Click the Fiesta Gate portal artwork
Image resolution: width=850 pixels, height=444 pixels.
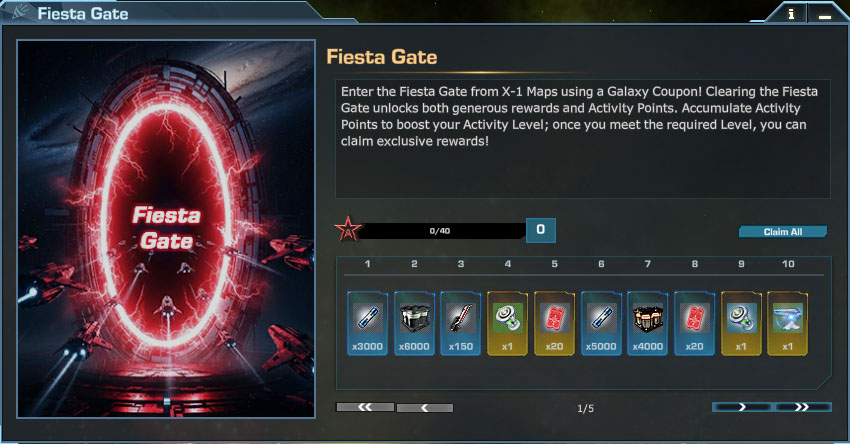coord(167,227)
